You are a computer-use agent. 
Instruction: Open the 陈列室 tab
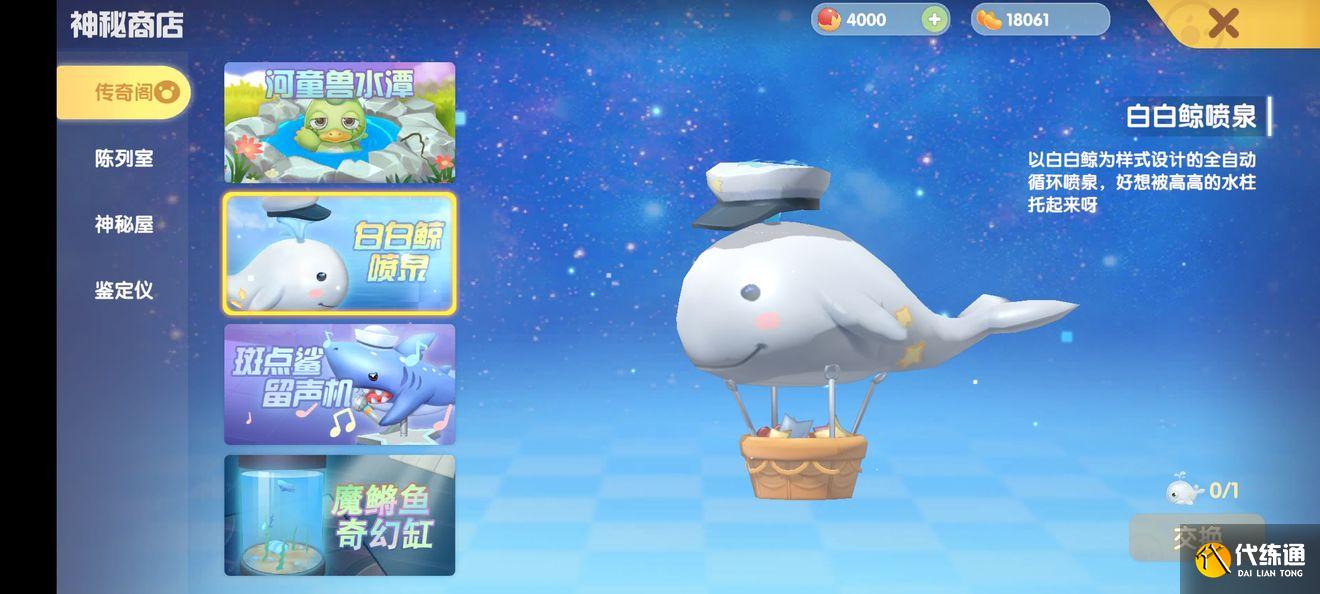point(123,158)
